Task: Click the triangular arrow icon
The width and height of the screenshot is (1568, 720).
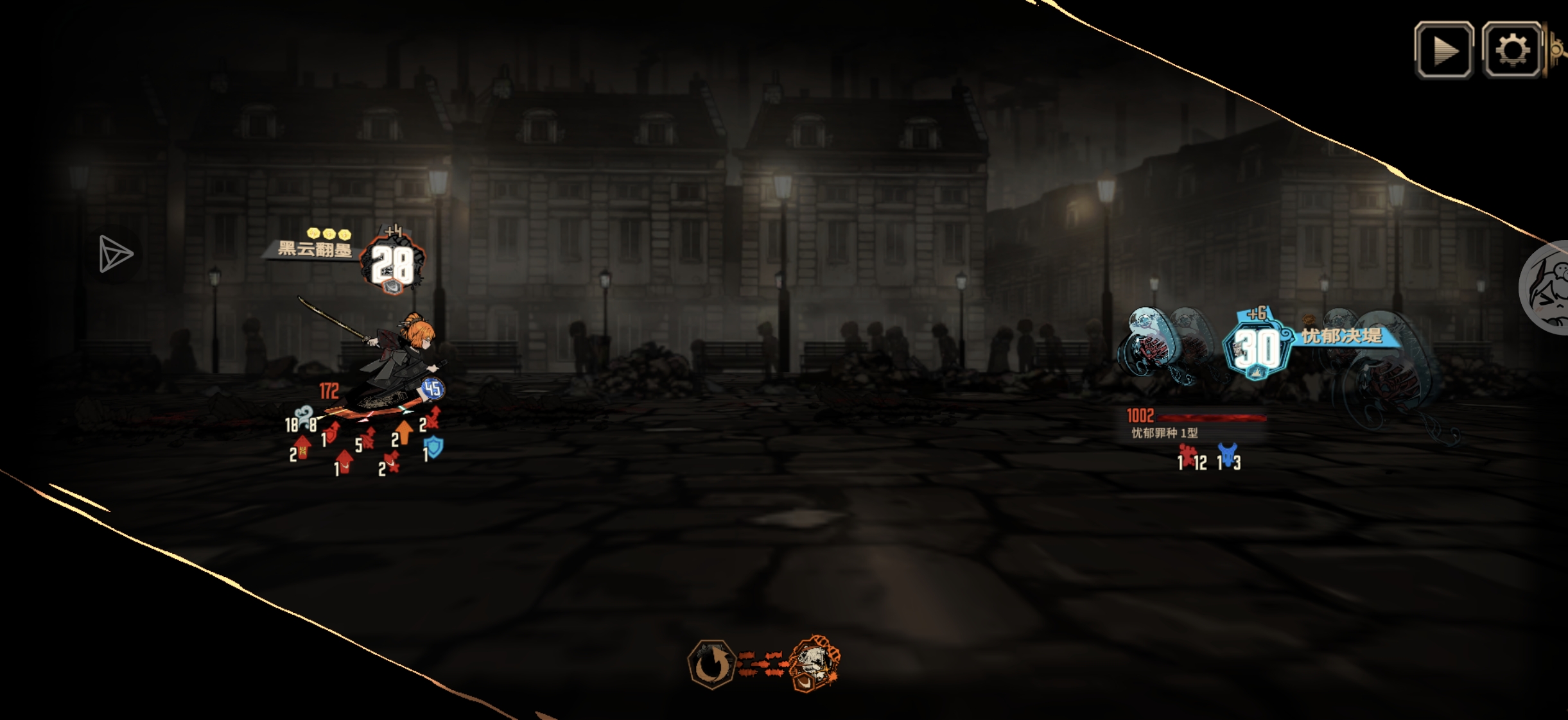Action: (x=116, y=254)
